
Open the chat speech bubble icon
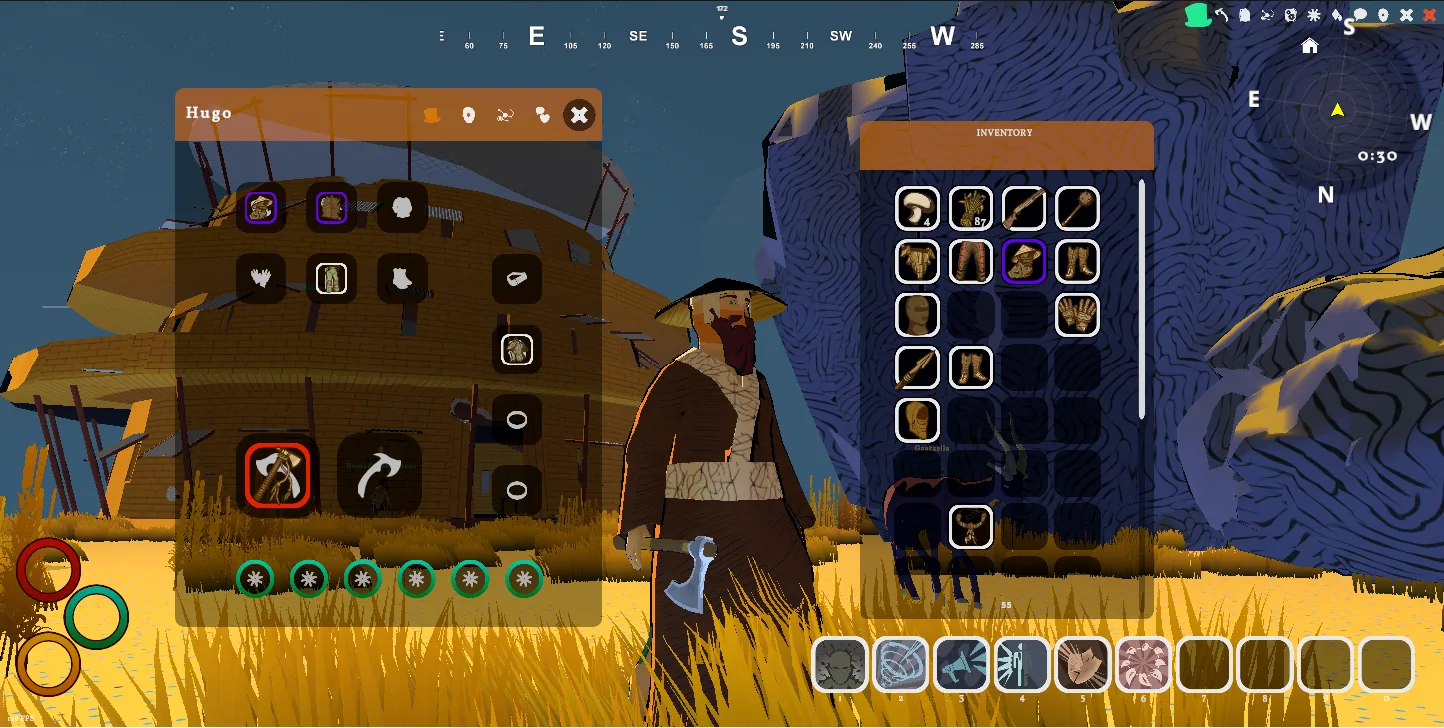(x=1360, y=15)
